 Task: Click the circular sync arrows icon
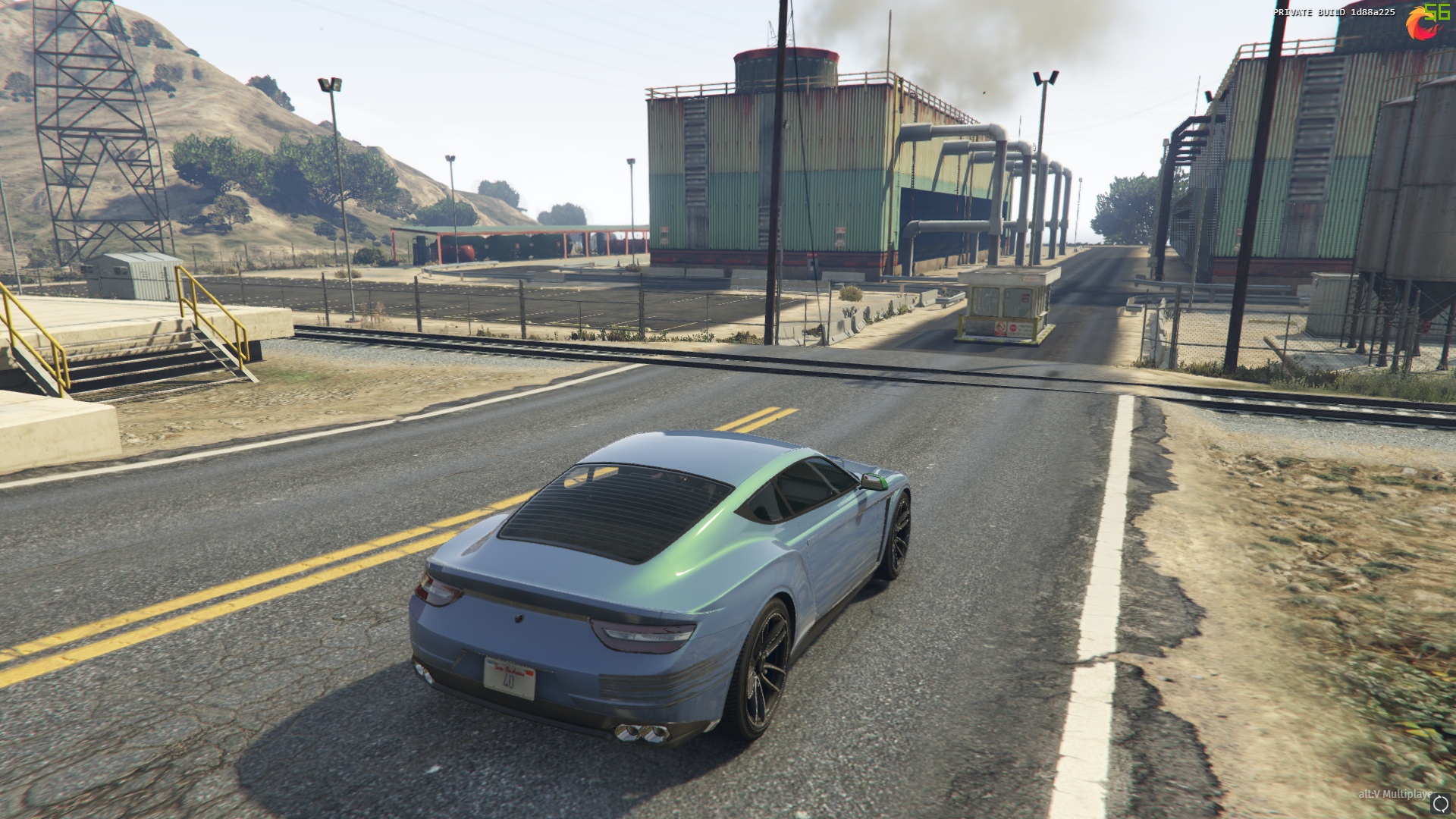(x=1441, y=802)
